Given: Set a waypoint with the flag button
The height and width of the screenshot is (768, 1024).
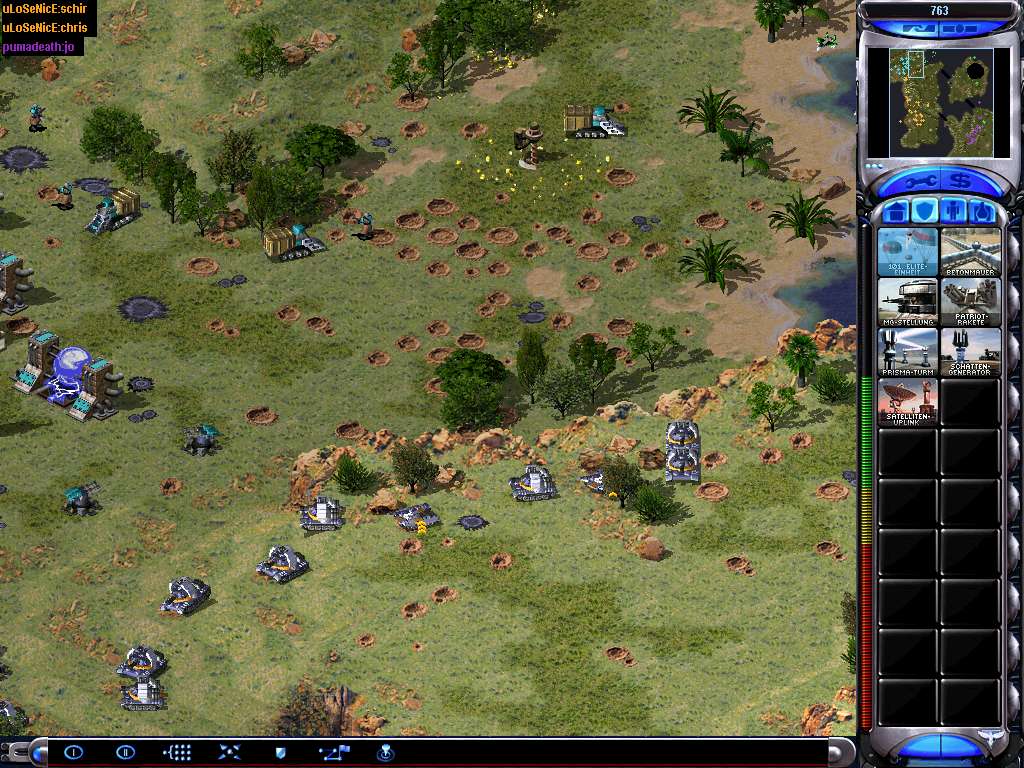Looking at the screenshot, I should point(333,752).
